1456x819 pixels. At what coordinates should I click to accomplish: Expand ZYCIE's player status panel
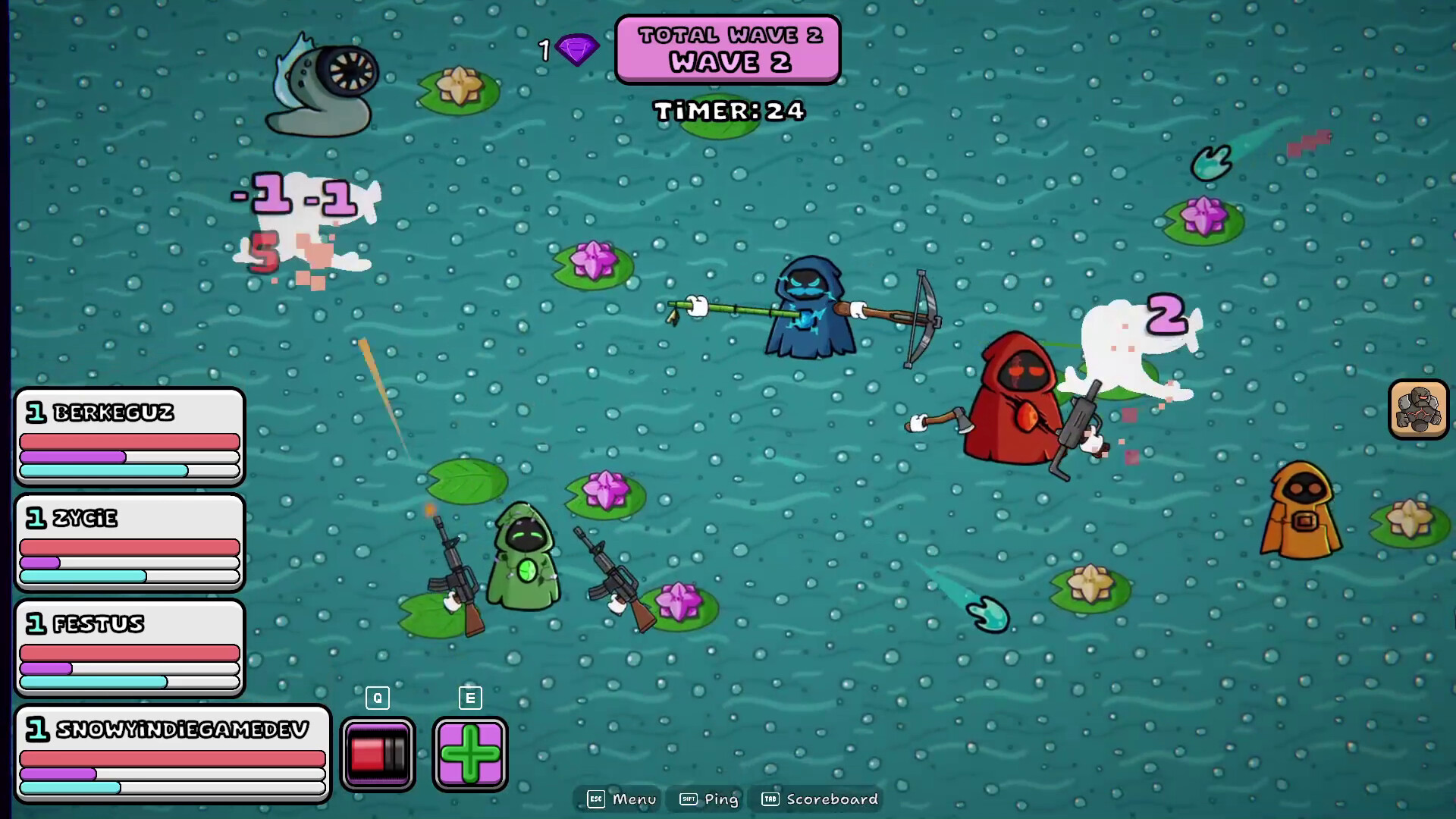click(129, 542)
